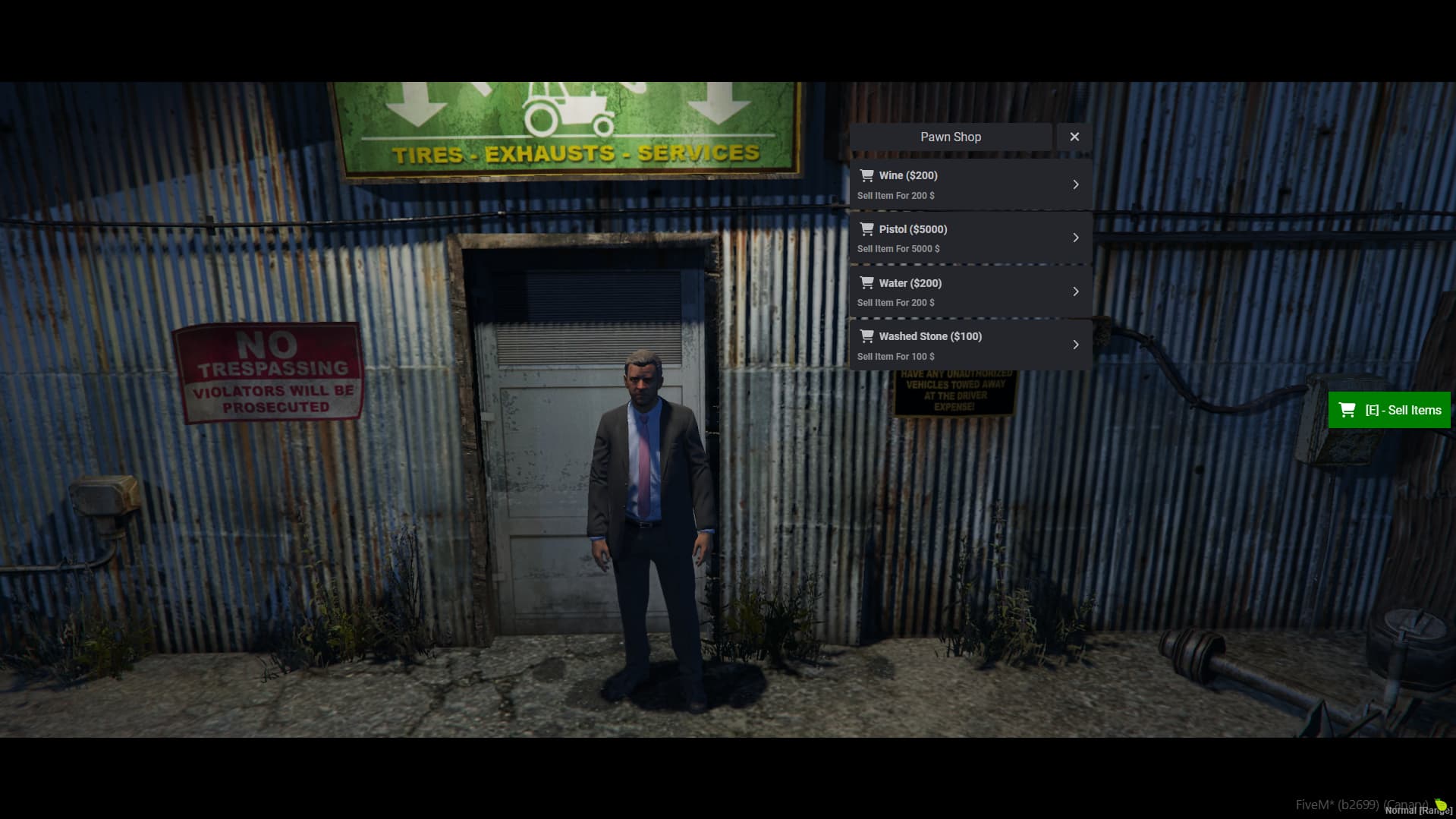Open the Washed Stone chevron arrow

point(1076,344)
